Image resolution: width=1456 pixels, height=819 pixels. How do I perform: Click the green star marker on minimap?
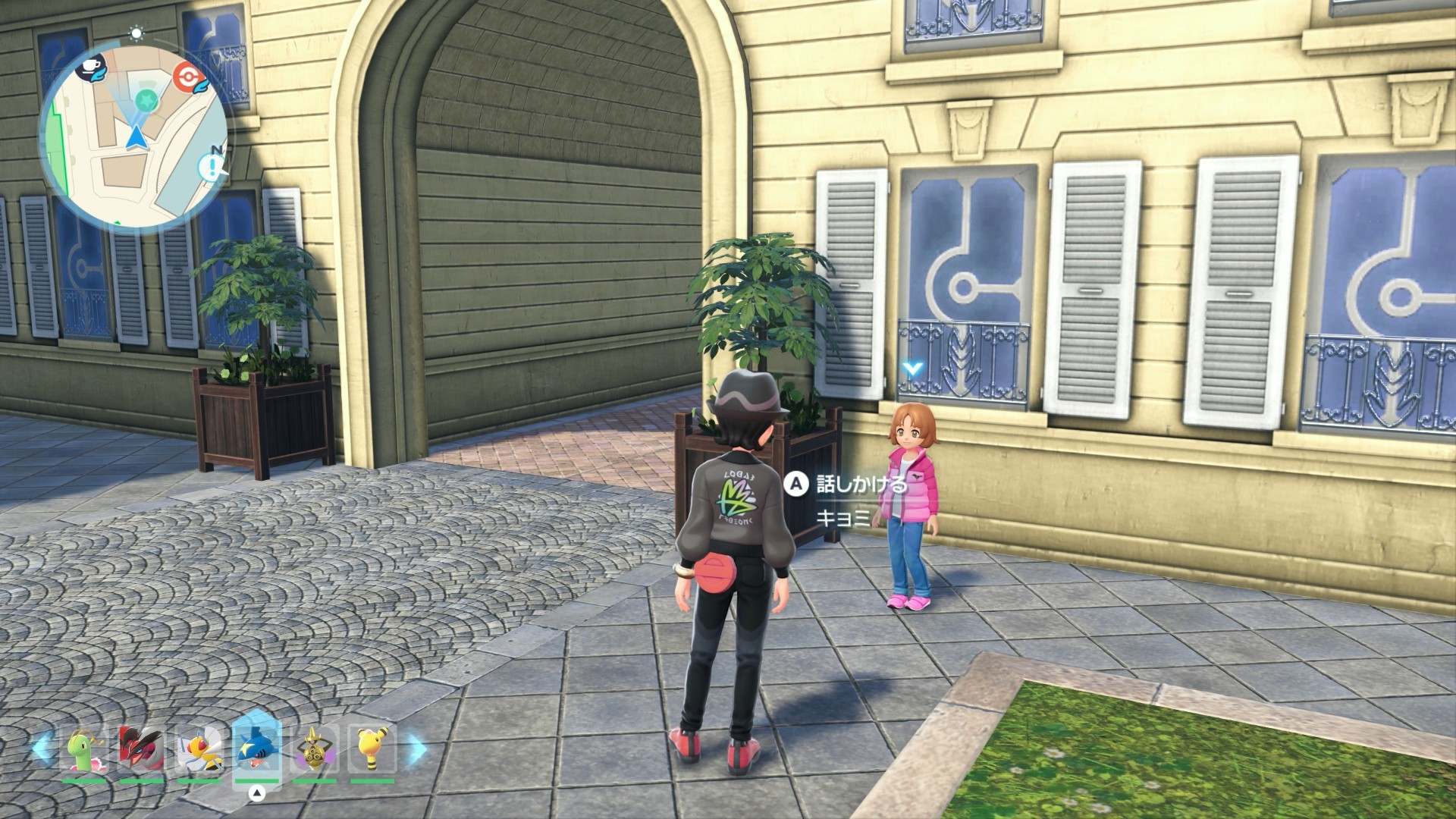tap(146, 99)
